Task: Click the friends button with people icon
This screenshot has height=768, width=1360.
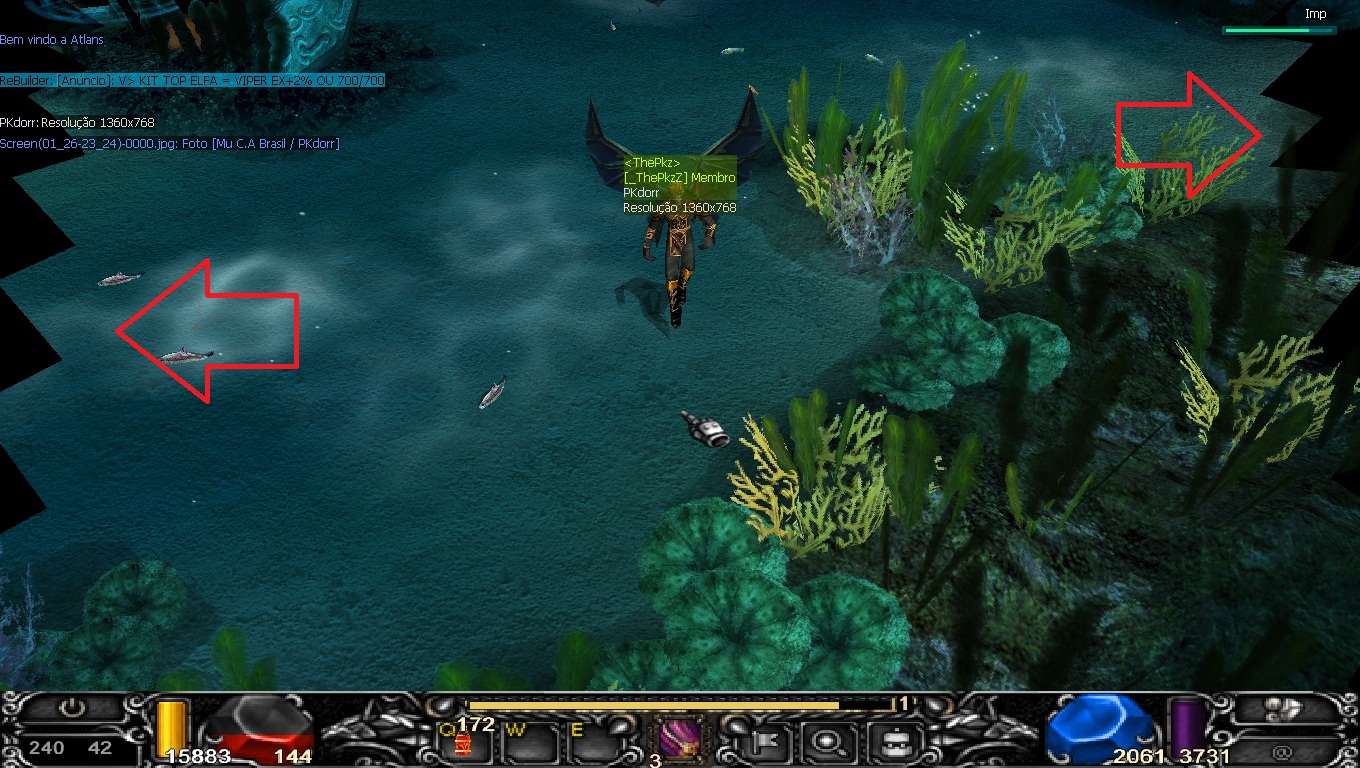Action: (1285, 709)
